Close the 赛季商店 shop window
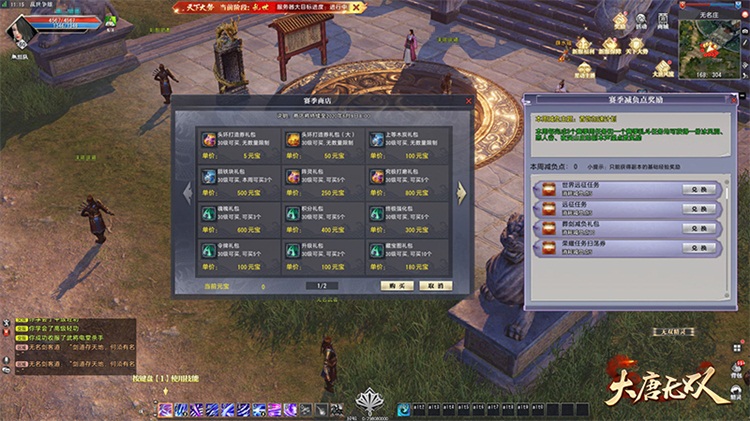 point(469,101)
